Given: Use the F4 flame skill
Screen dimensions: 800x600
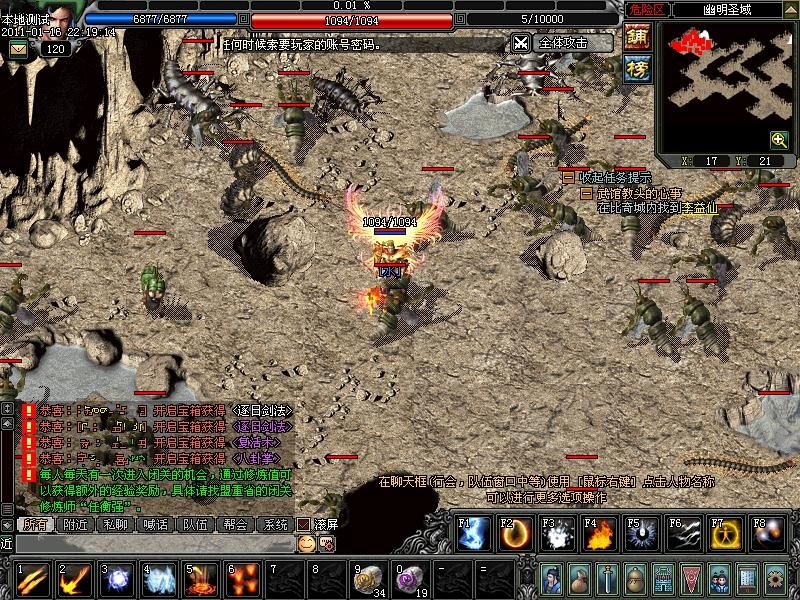Looking at the screenshot, I should (x=598, y=534).
